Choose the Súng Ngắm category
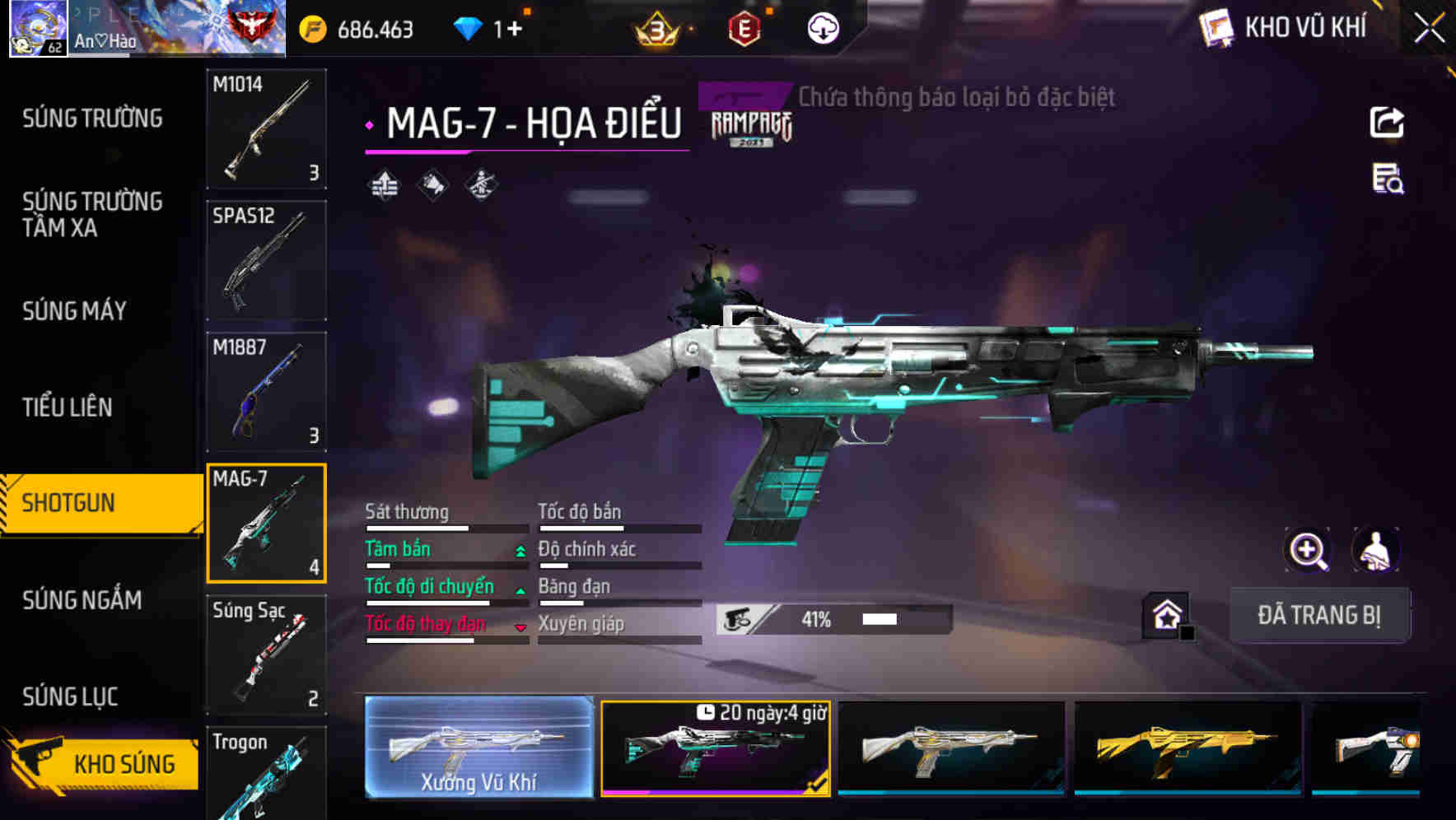The width and height of the screenshot is (1456, 820). click(82, 600)
